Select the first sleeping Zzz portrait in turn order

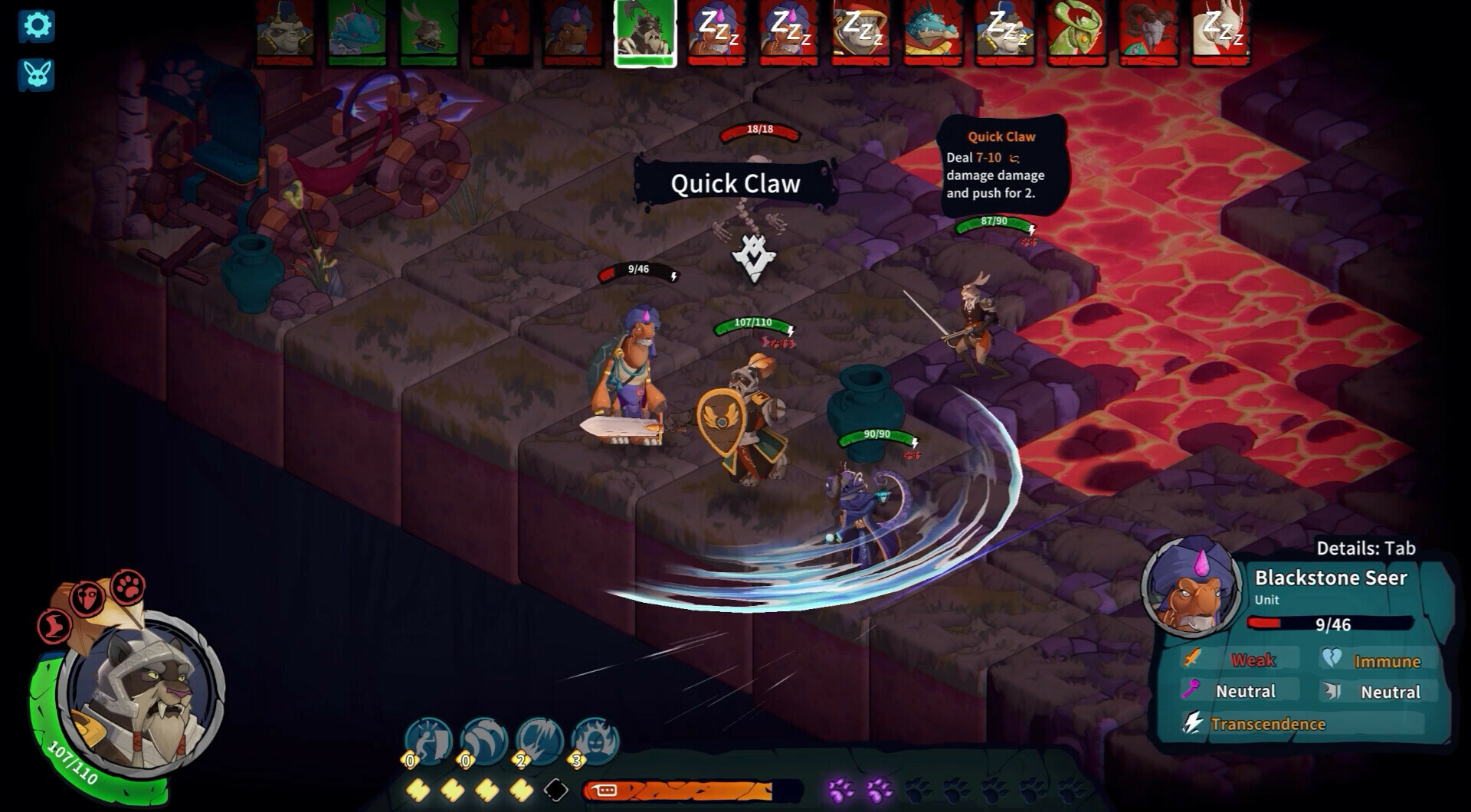[716, 33]
